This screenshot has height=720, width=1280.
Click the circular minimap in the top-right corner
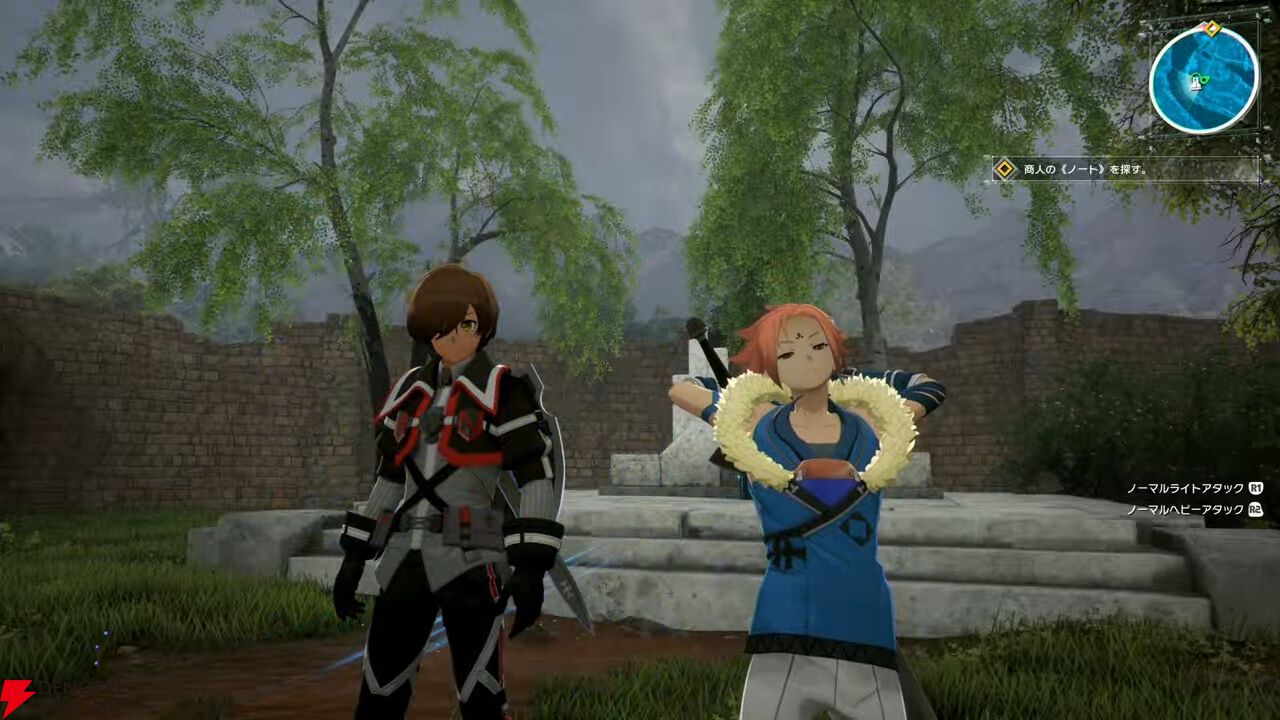1203,82
